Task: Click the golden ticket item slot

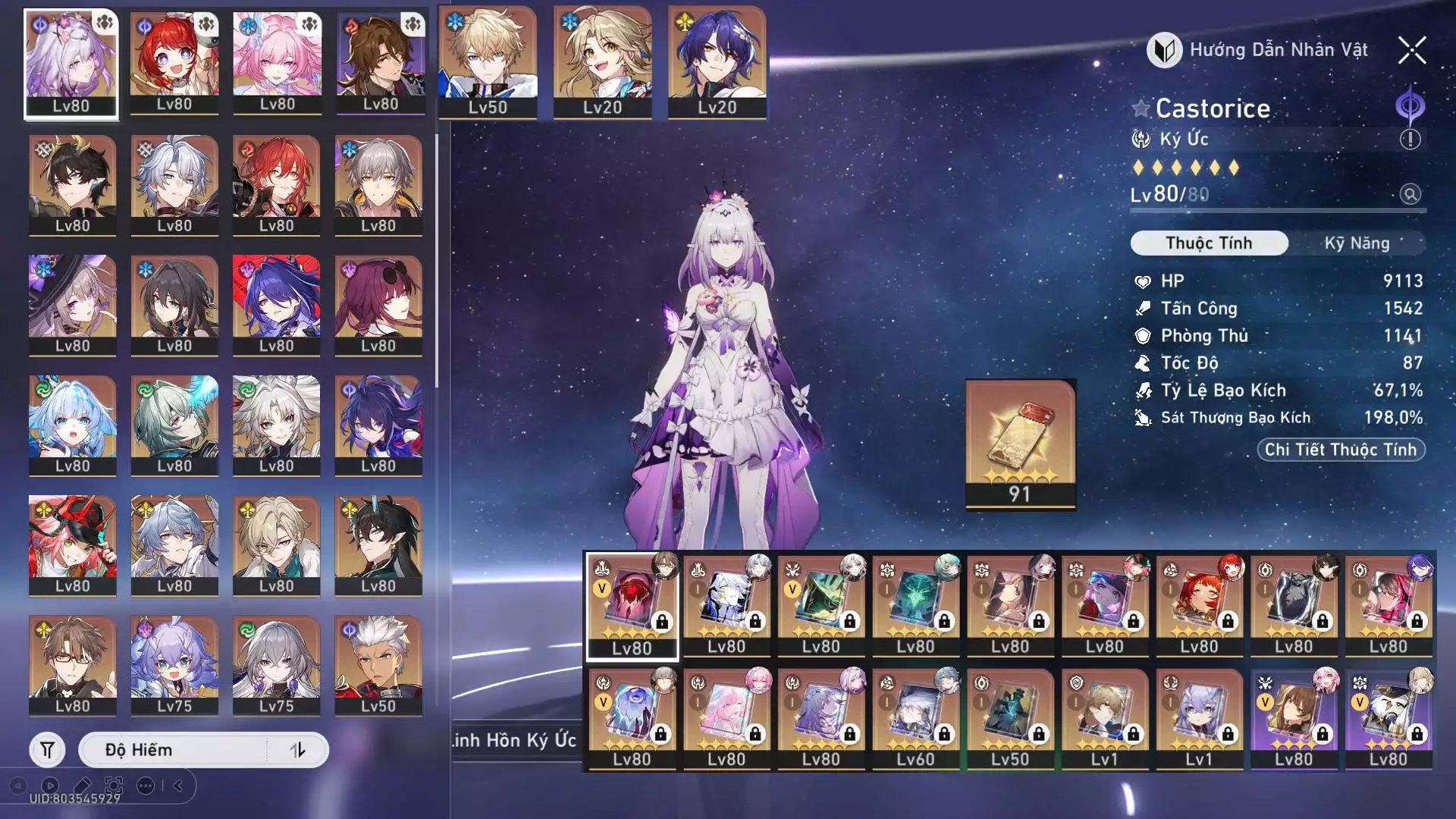Action: click(1020, 444)
